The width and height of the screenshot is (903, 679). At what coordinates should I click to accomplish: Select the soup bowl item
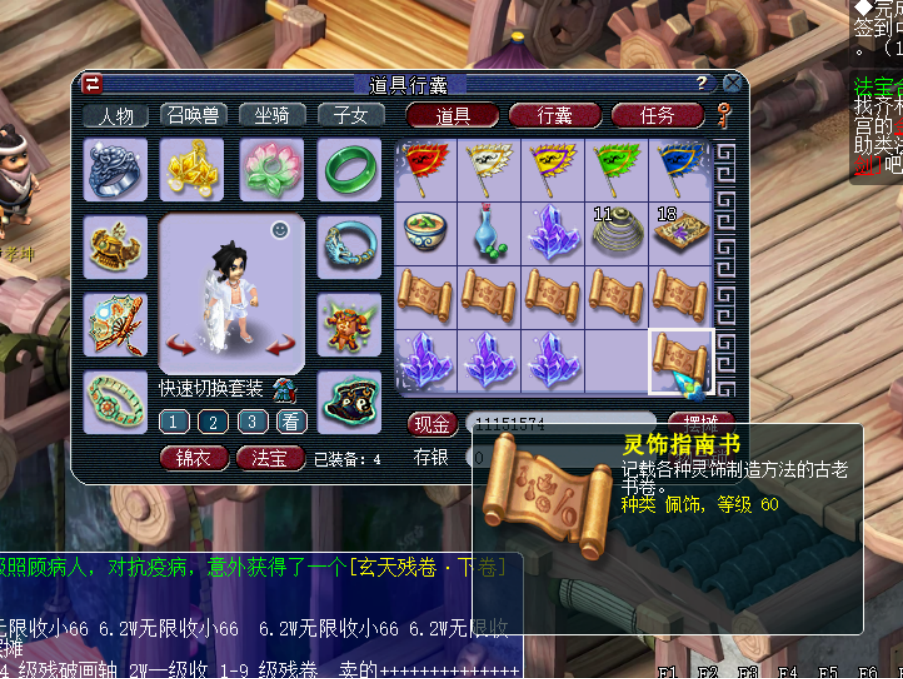click(x=426, y=233)
